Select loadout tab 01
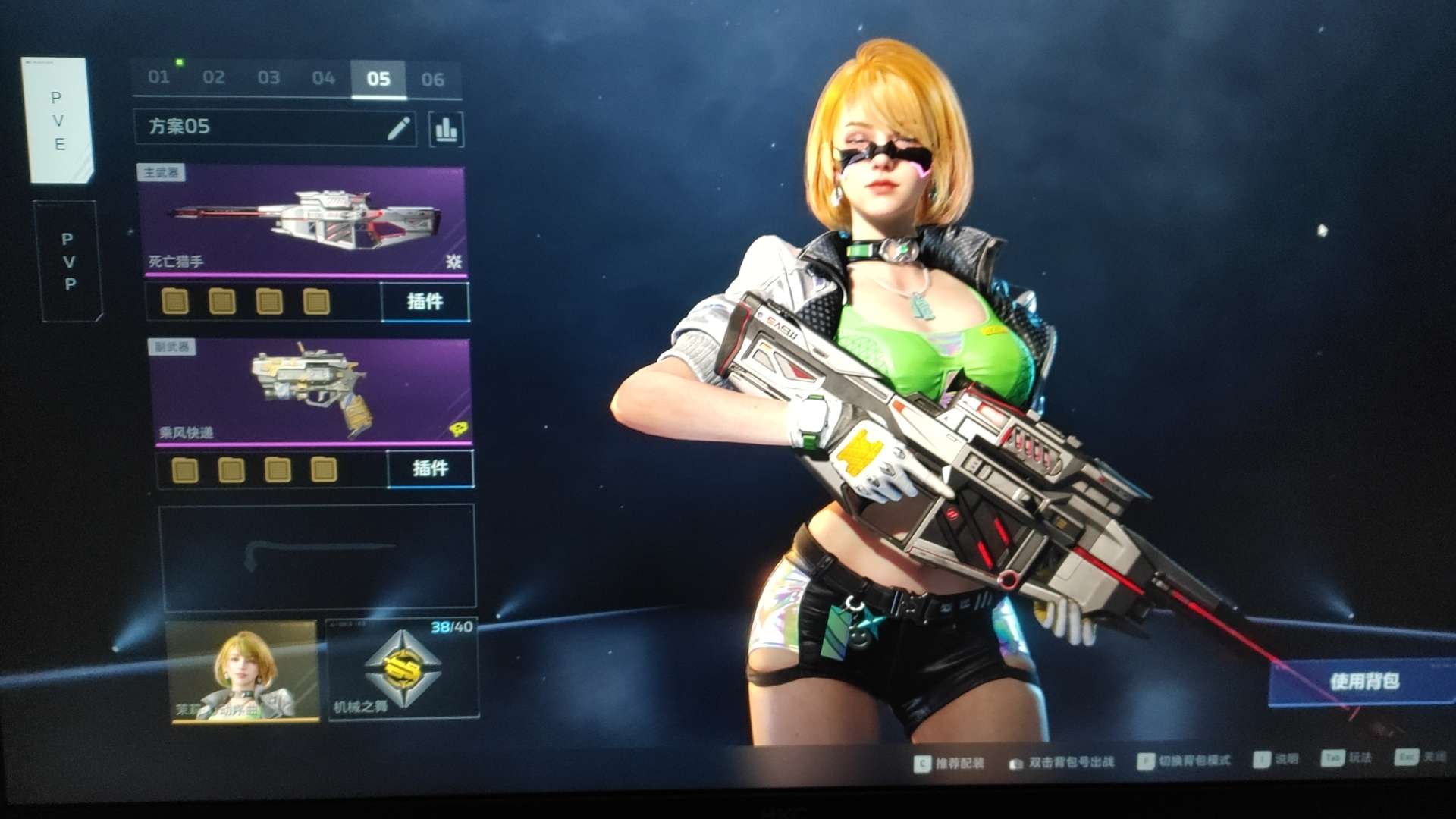 (x=158, y=77)
